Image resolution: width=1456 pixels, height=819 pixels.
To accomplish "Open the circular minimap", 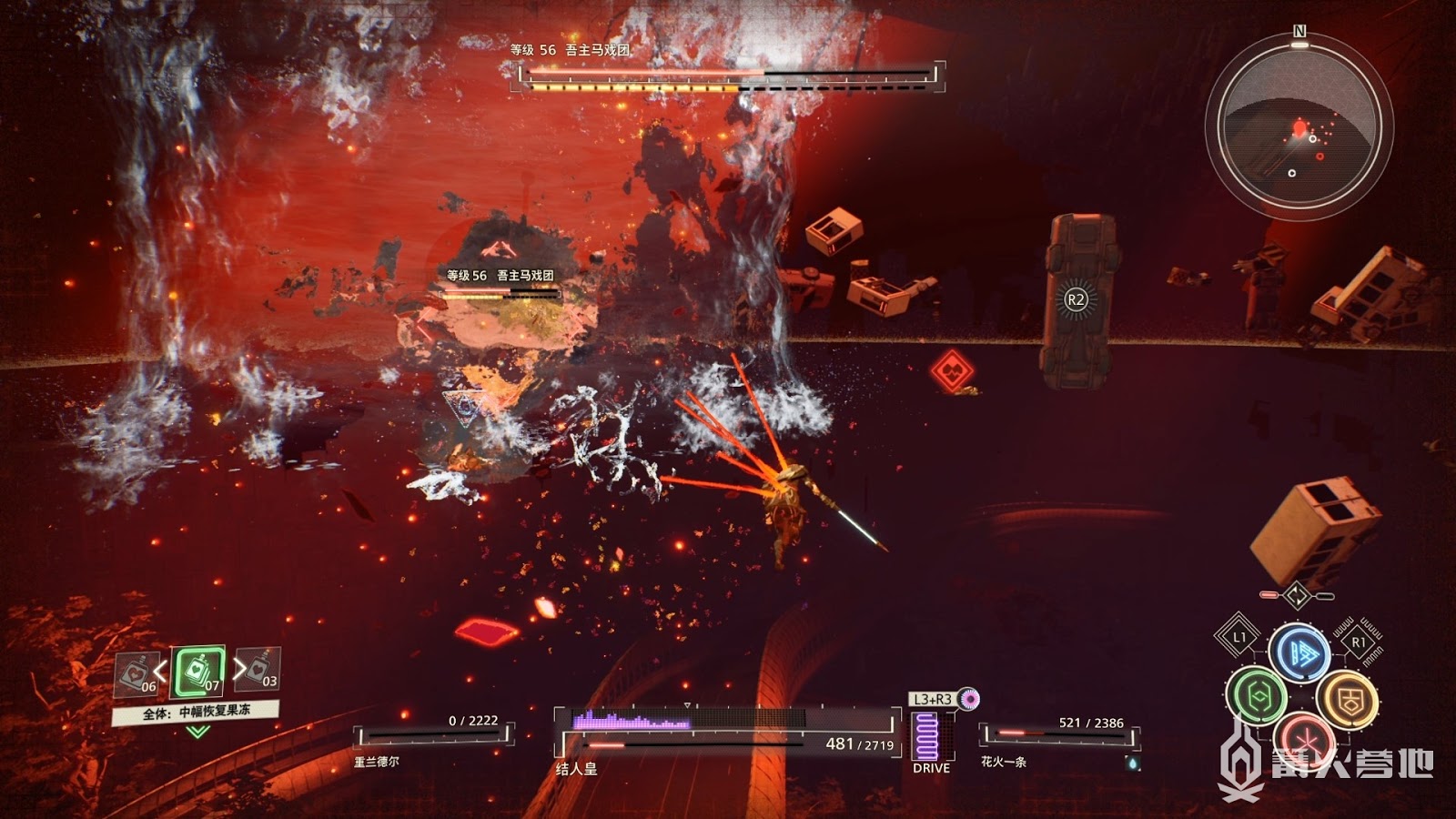I will (x=1299, y=126).
